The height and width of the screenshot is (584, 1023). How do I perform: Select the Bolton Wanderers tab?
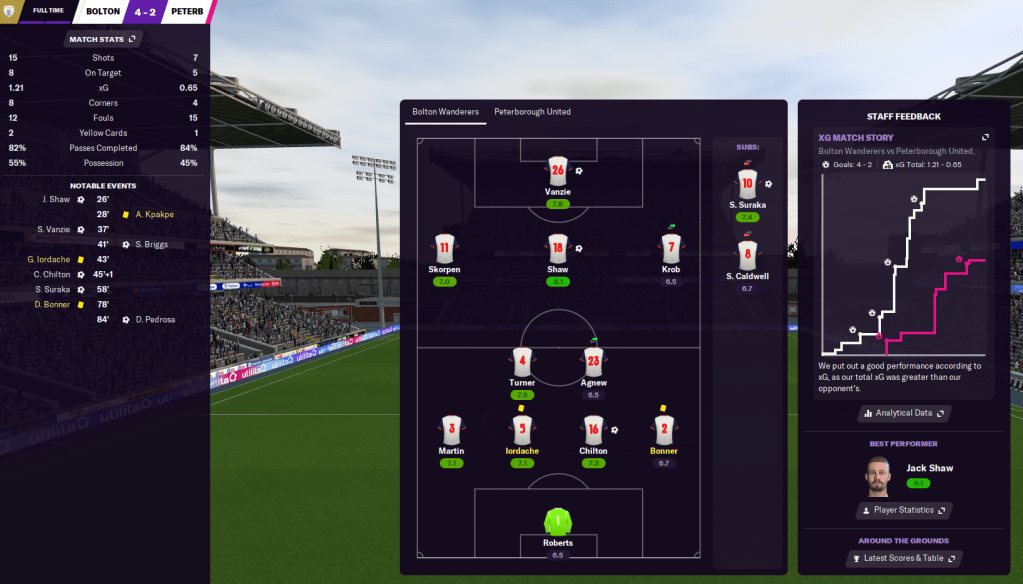click(x=445, y=112)
